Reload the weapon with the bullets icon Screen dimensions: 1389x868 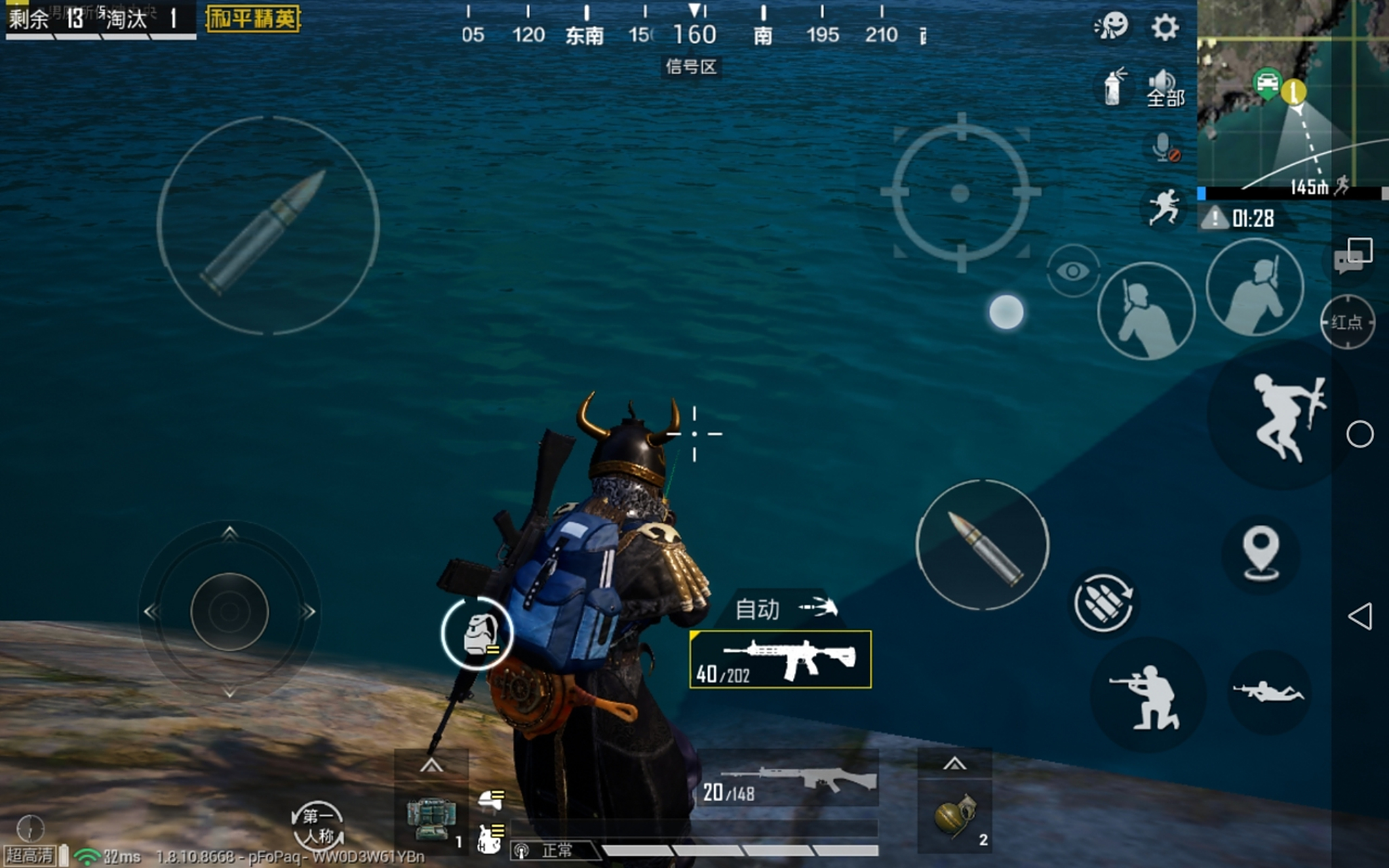(x=1103, y=602)
